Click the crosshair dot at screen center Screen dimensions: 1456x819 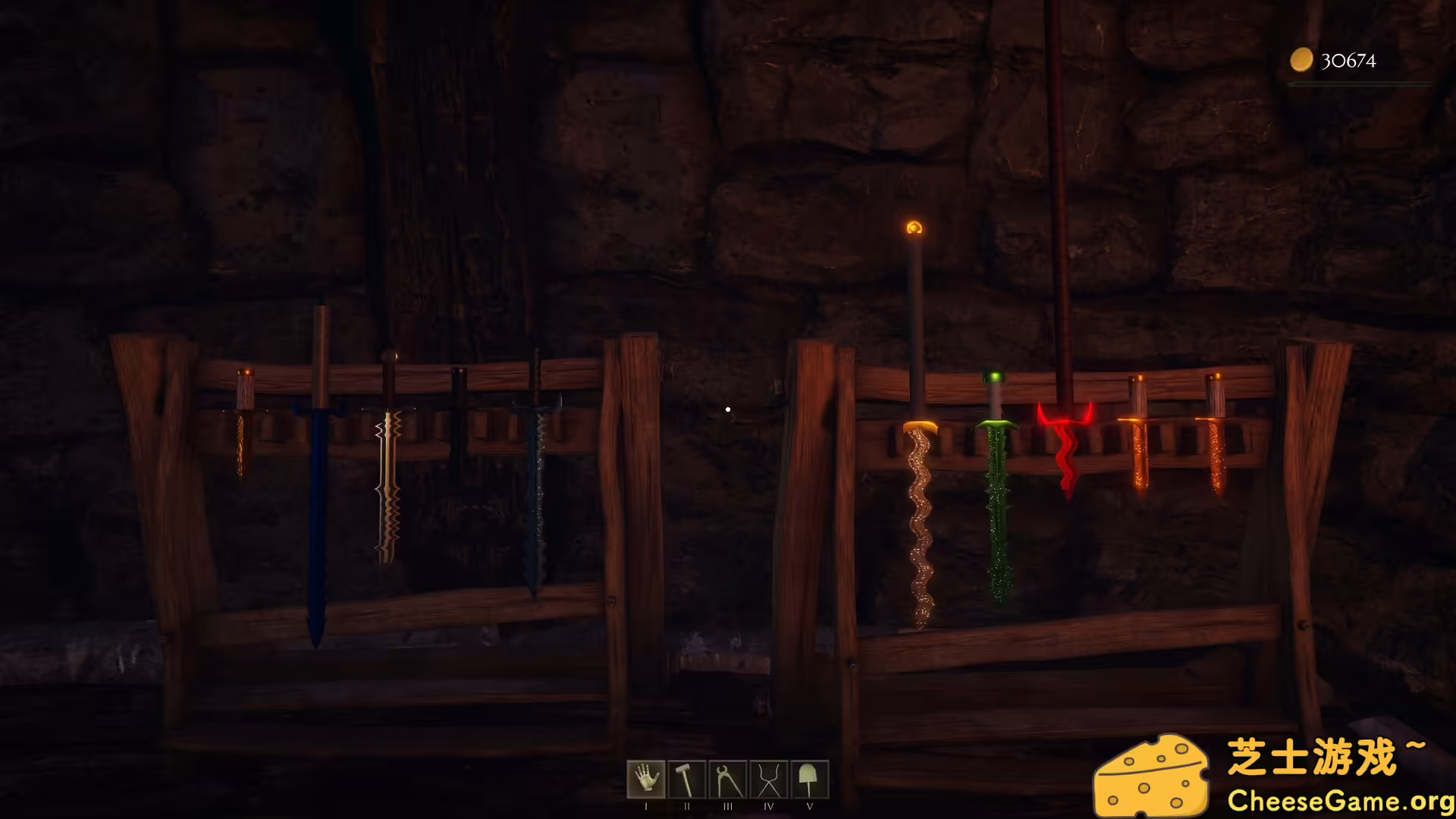point(728,409)
